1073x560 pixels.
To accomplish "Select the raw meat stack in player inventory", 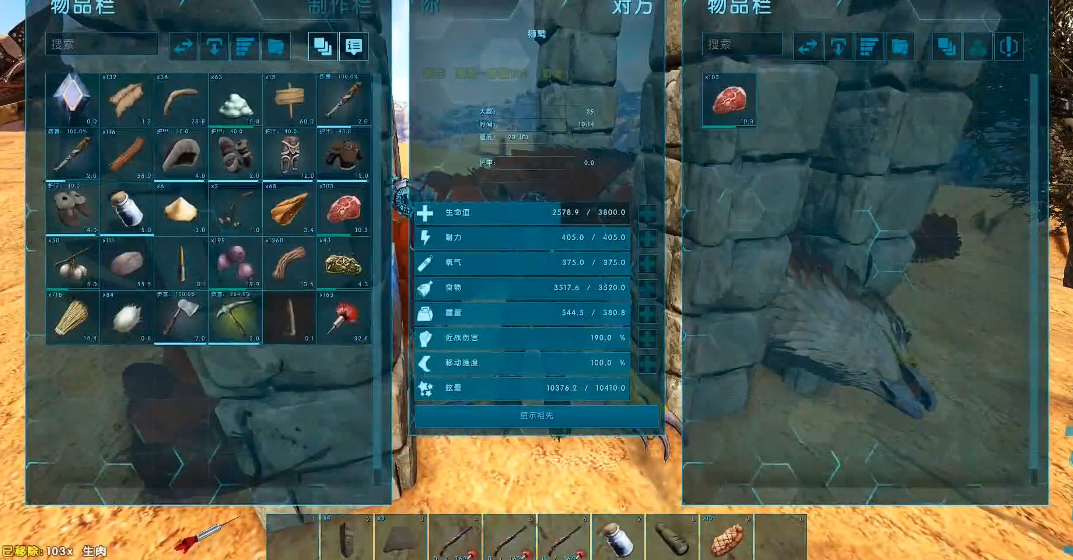I will tap(343, 208).
